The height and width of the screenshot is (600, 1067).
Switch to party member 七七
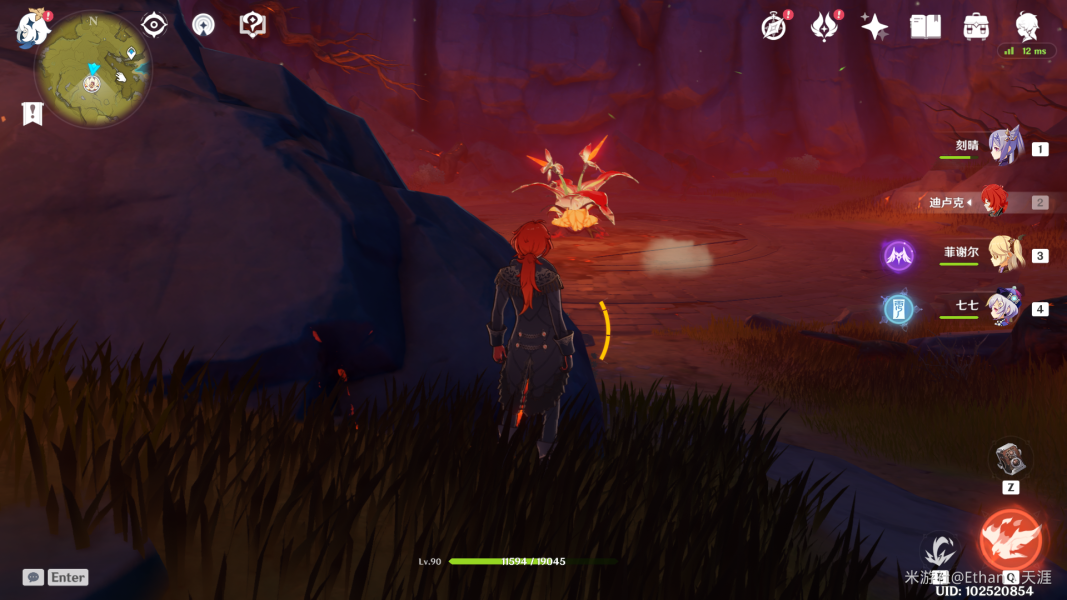(x=1003, y=308)
